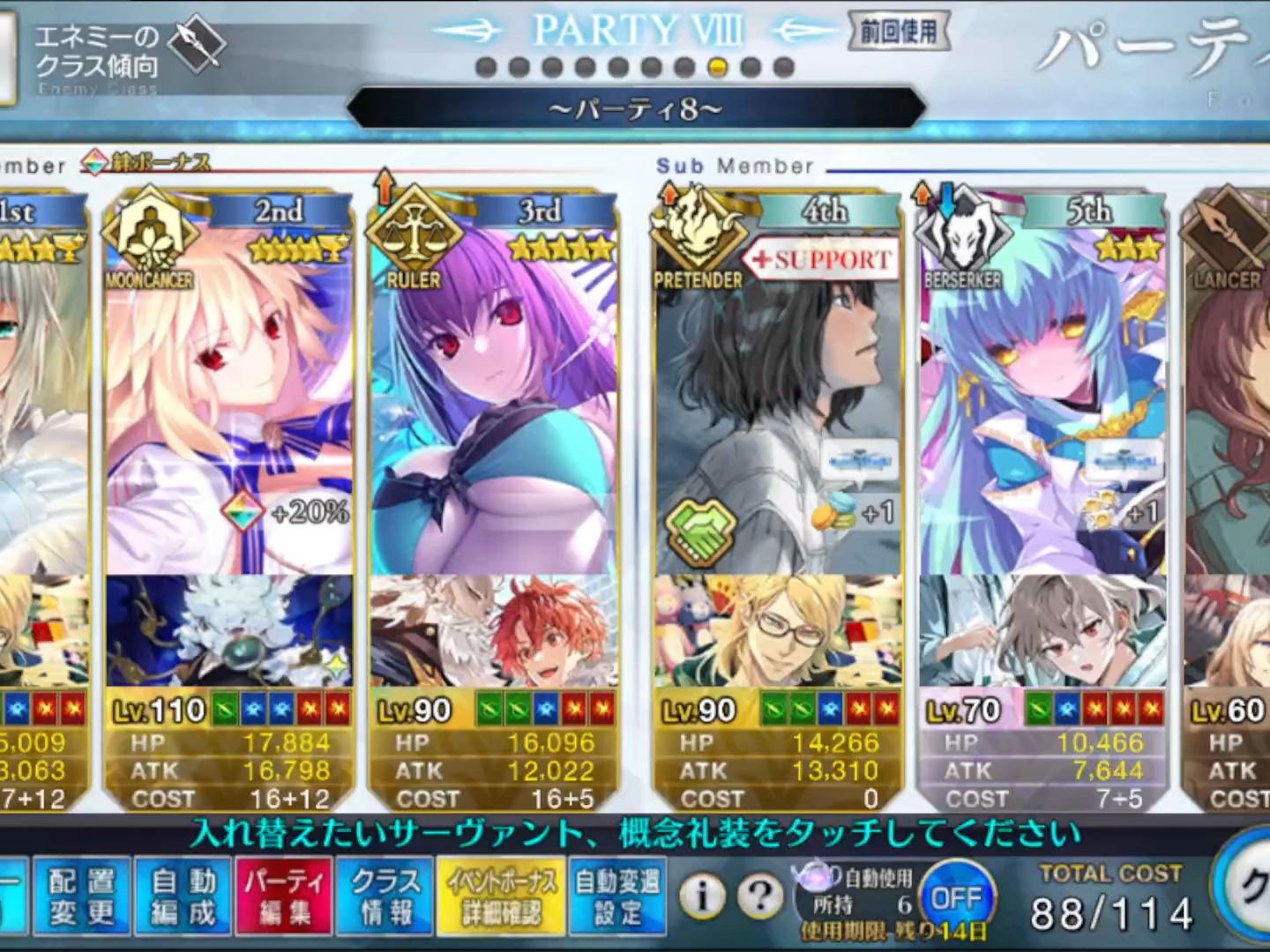Open イベントボーナス詳細確認 details
Screen dimensions: 1270x952
pyautogui.click(x=501, y=895)
